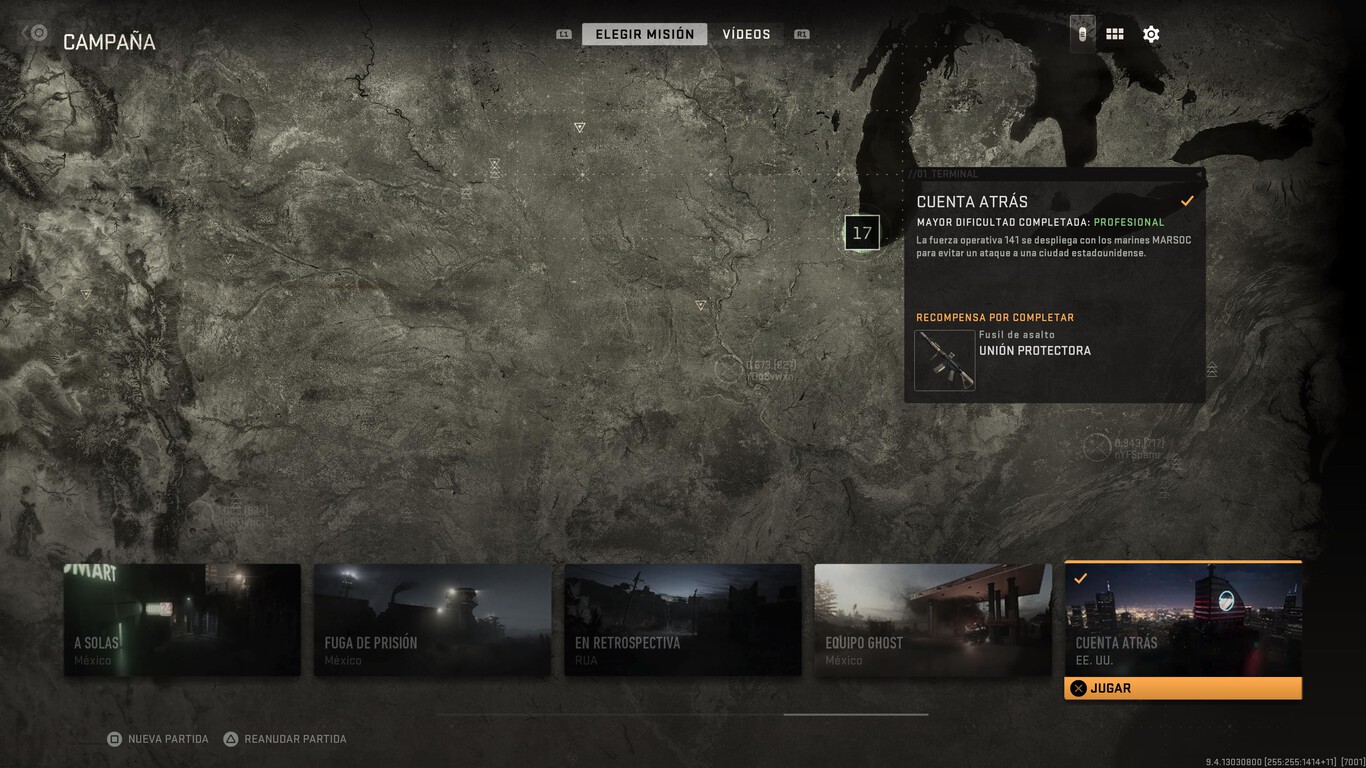This screenshot has width=1366, height=768.
Task: Select the battery/controller status icon
Action: (x=1081, y=33)
